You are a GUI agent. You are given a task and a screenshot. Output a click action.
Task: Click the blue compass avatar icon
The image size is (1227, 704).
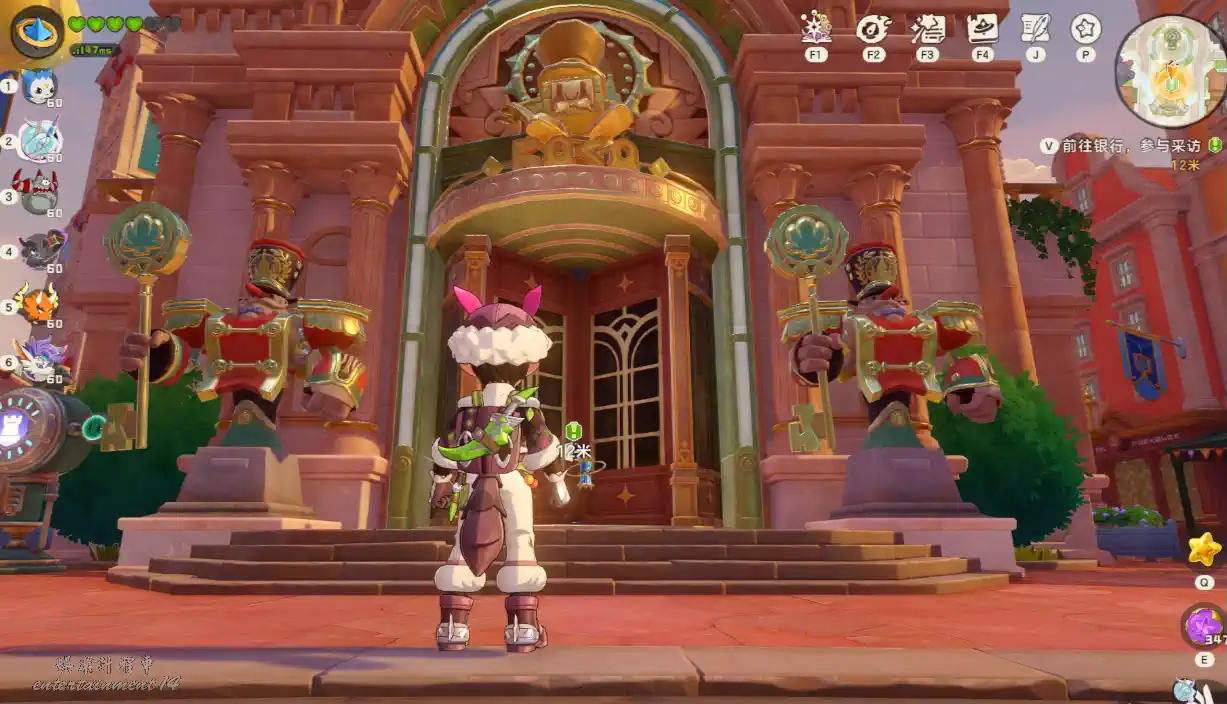(x=37, y=32)
